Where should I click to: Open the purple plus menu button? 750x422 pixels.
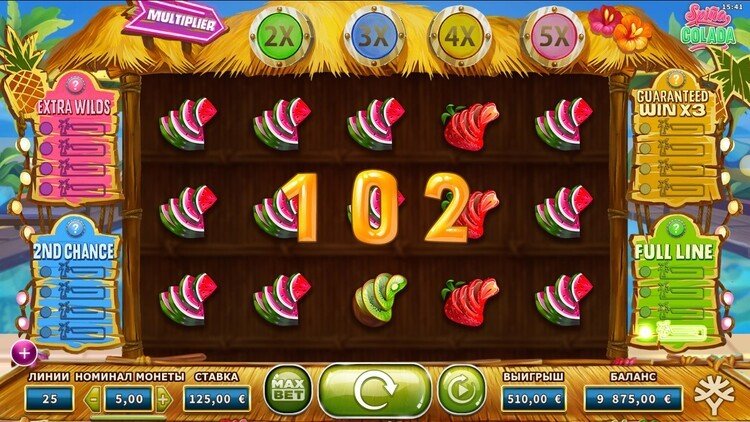(22, 351)
